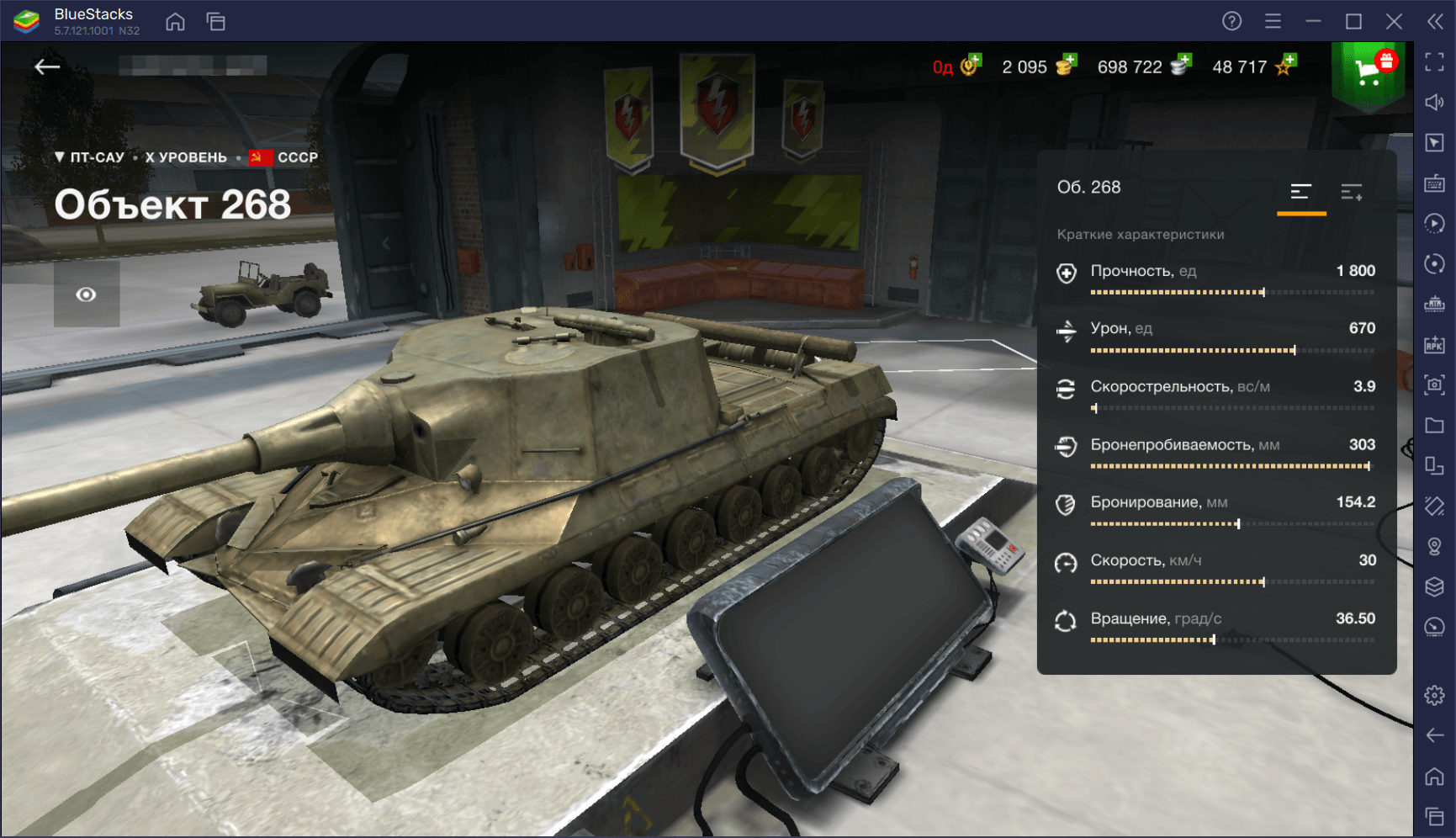Add gold via the 2 095 counter

point(1038,66)
